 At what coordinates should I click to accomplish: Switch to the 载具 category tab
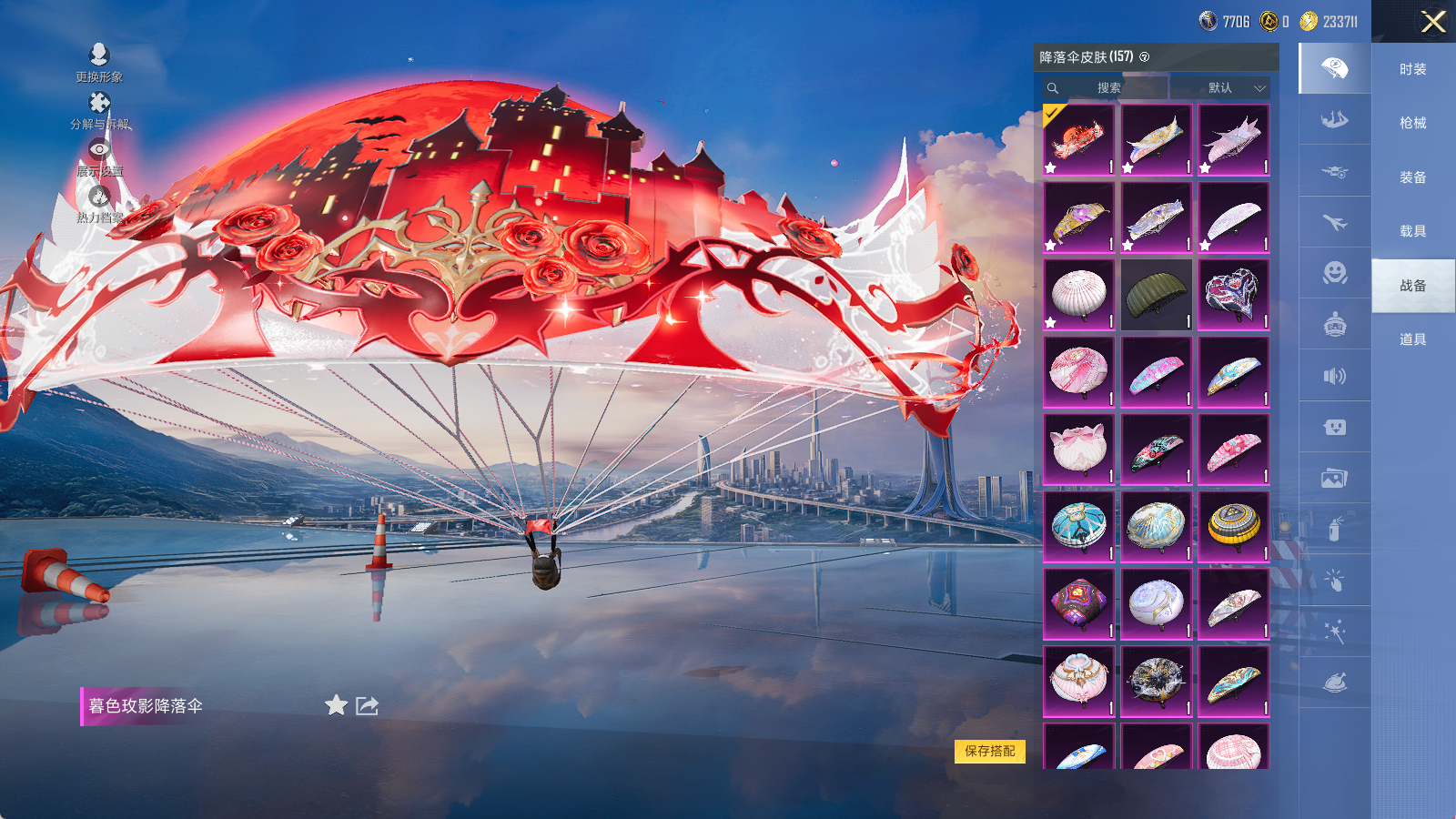click(1412, 231)
